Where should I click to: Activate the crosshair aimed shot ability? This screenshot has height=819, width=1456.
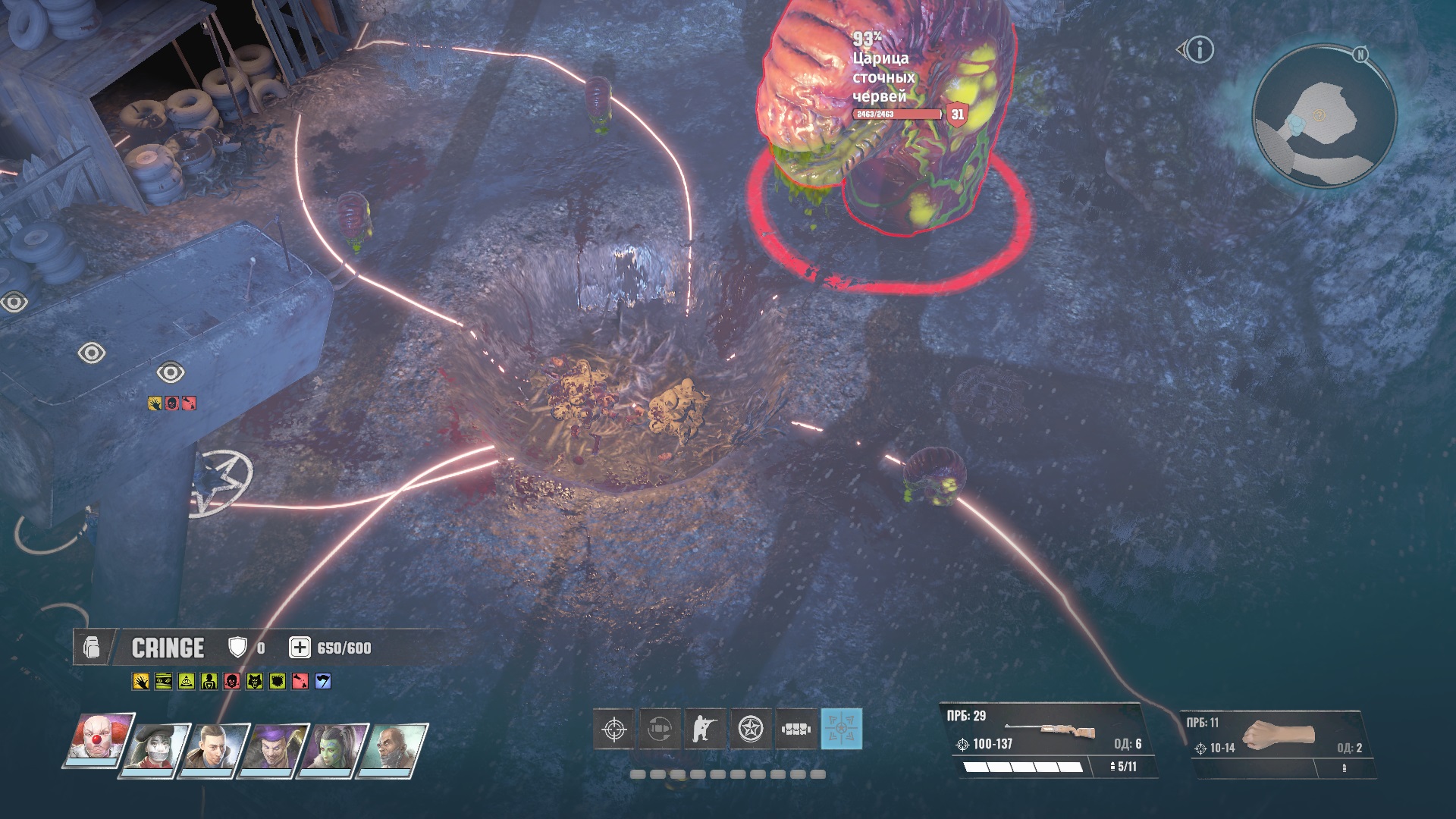(613, 730)
